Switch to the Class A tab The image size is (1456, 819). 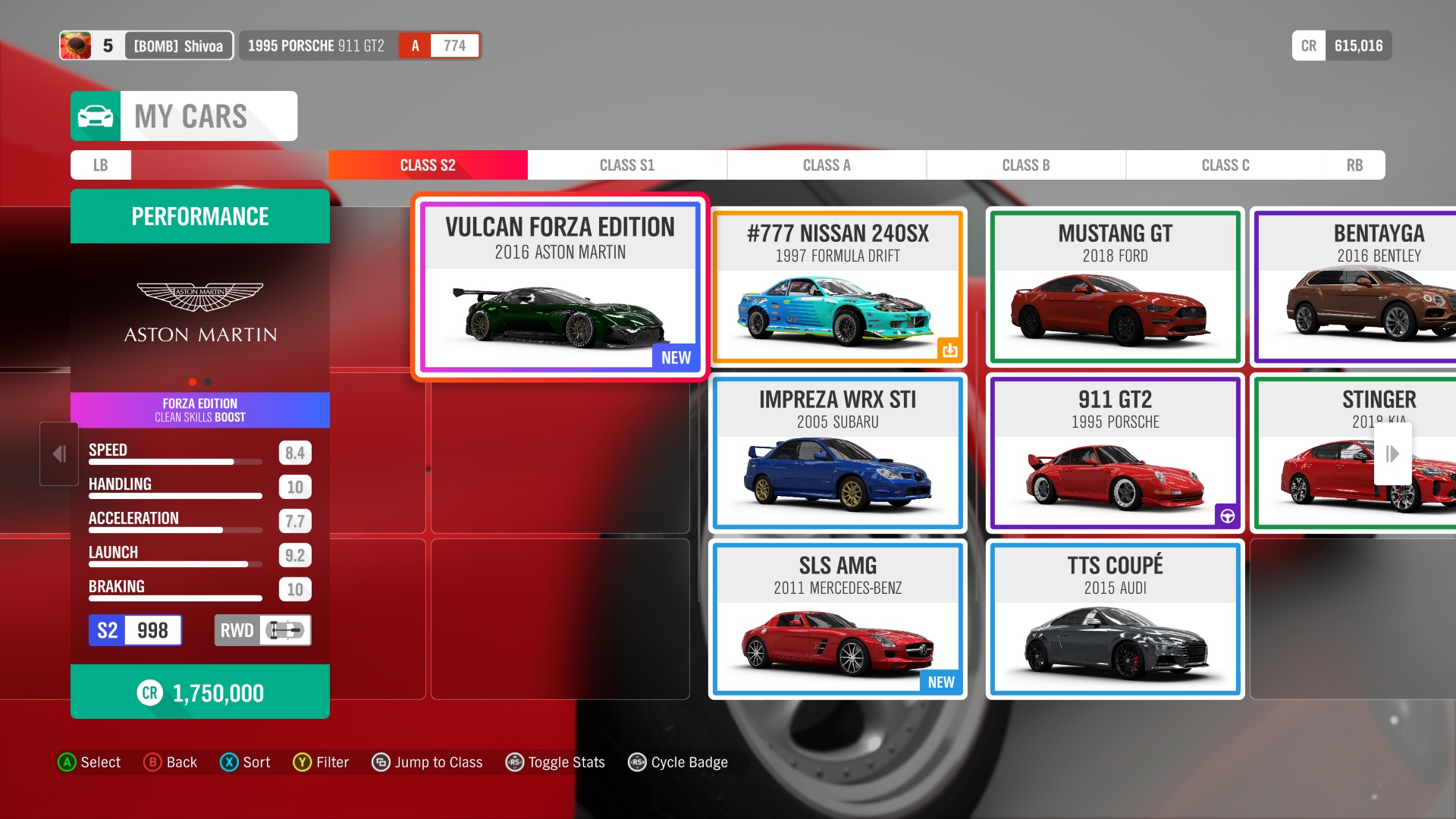[827, 165]
